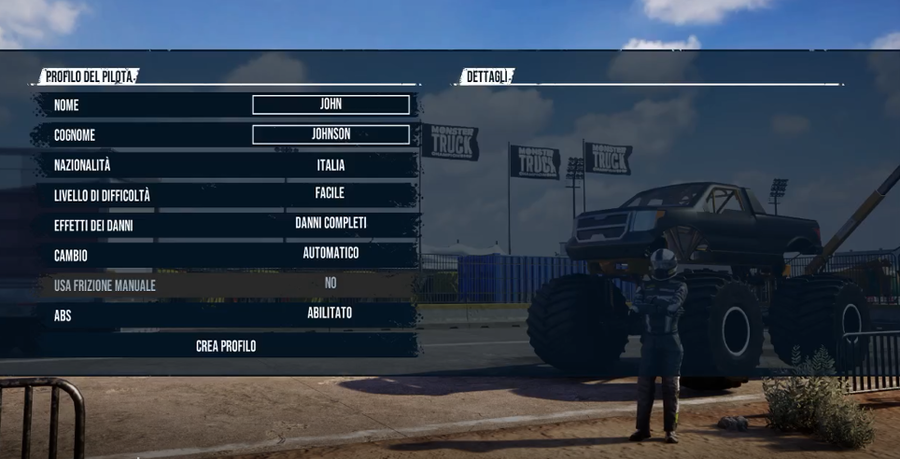The width and height of the screenshot is (900, 459).
Task: Toggle the ABS setting row
Action: (x=228, y=315)
